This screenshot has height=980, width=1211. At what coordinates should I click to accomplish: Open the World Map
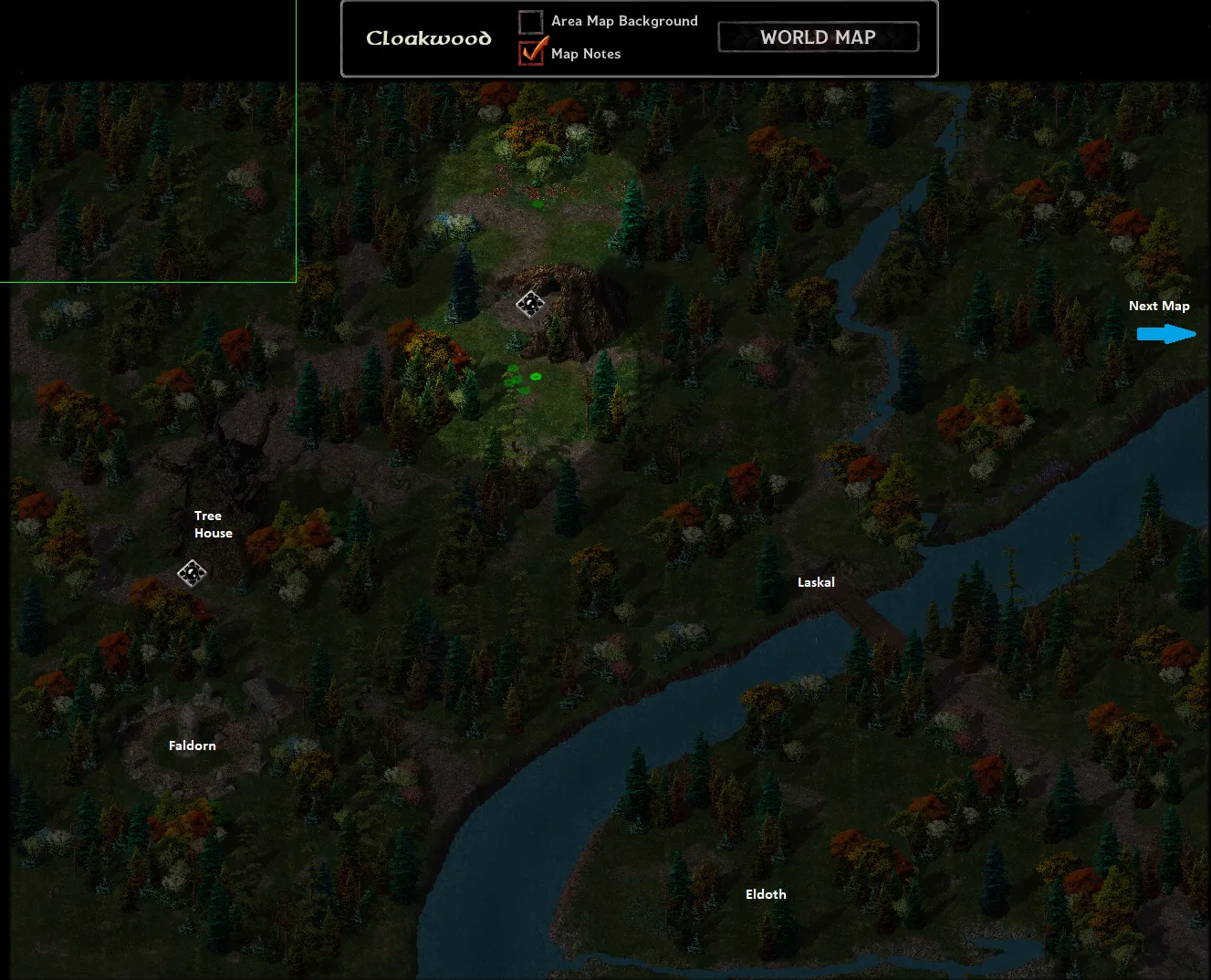click(x=818, y=37)
